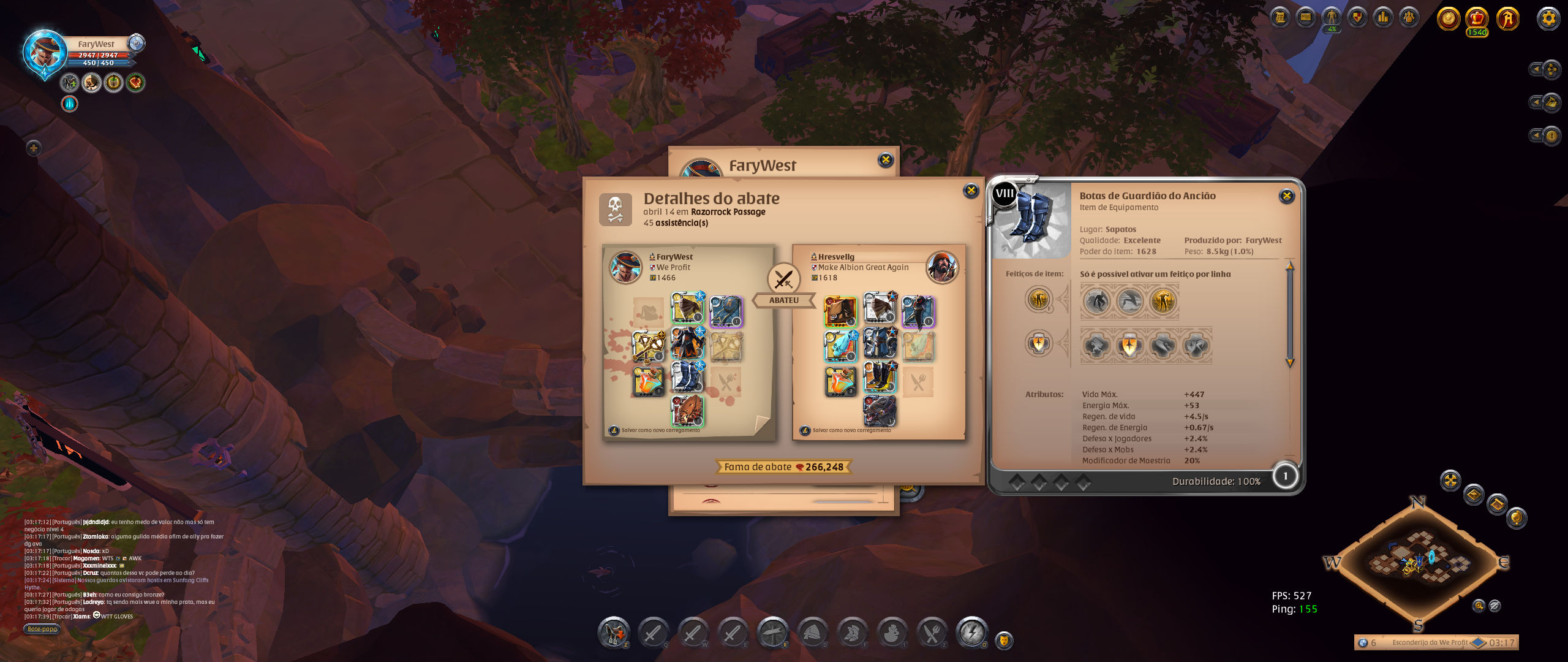
Task: Close the Detalhes do abate window
Action: (x=971, y=191)
